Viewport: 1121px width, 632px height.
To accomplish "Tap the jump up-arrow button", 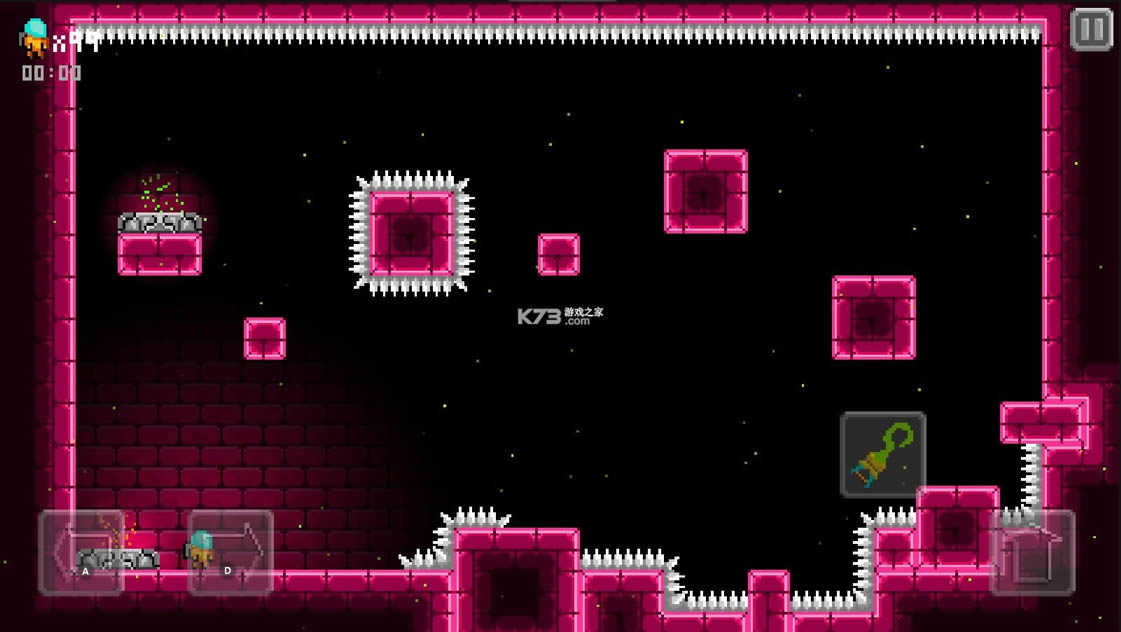I will click(x=1032, y=552).
